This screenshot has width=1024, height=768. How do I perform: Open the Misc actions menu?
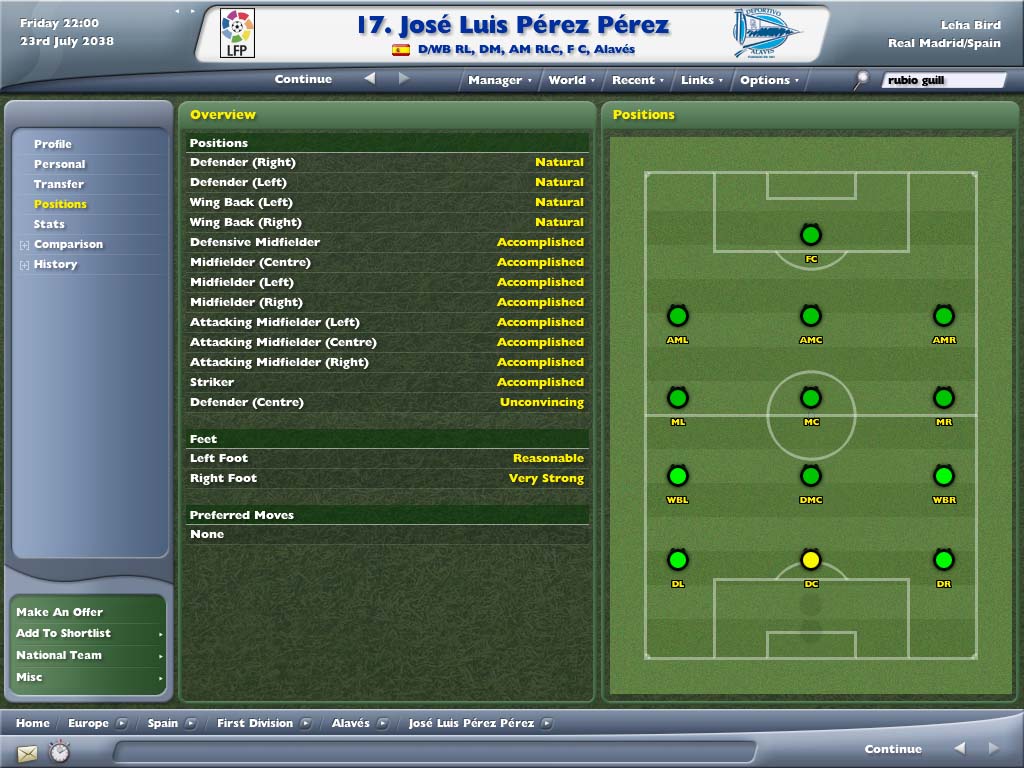coord(30,677)
